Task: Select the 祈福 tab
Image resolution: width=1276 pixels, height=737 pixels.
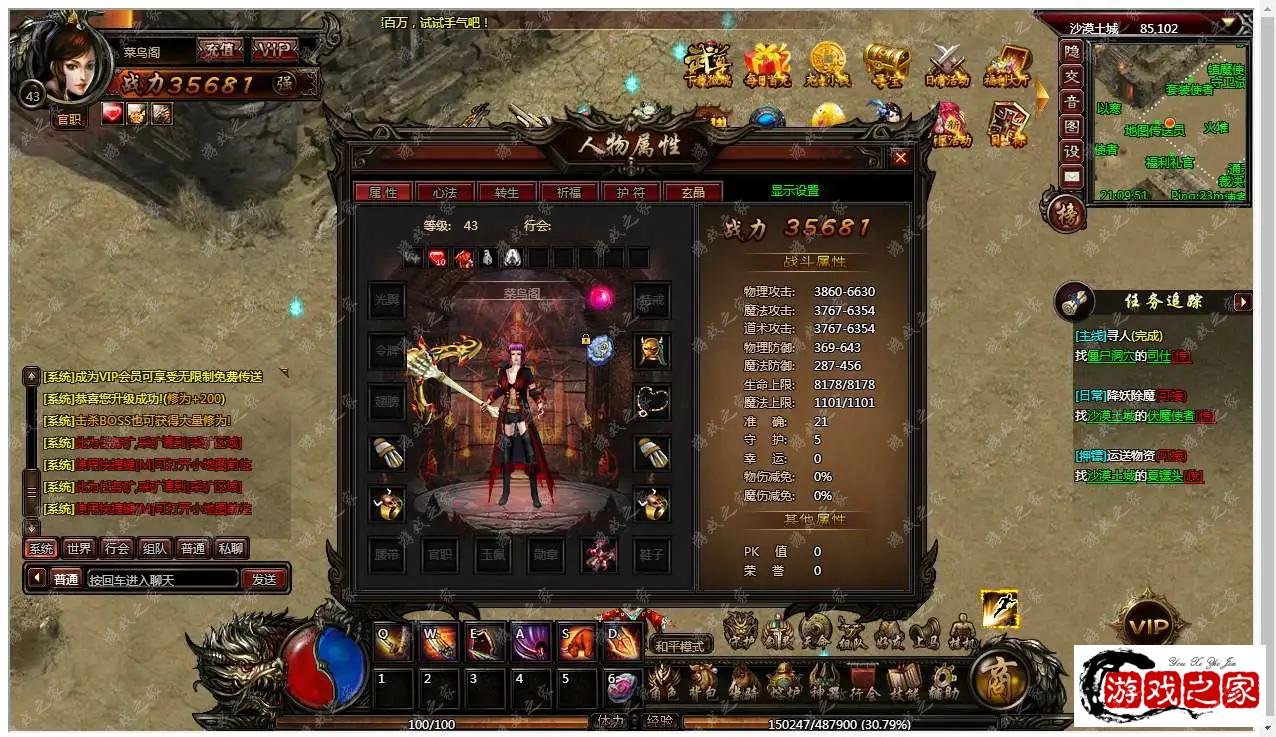Action: pyautogui.click(x=568, y=192)
